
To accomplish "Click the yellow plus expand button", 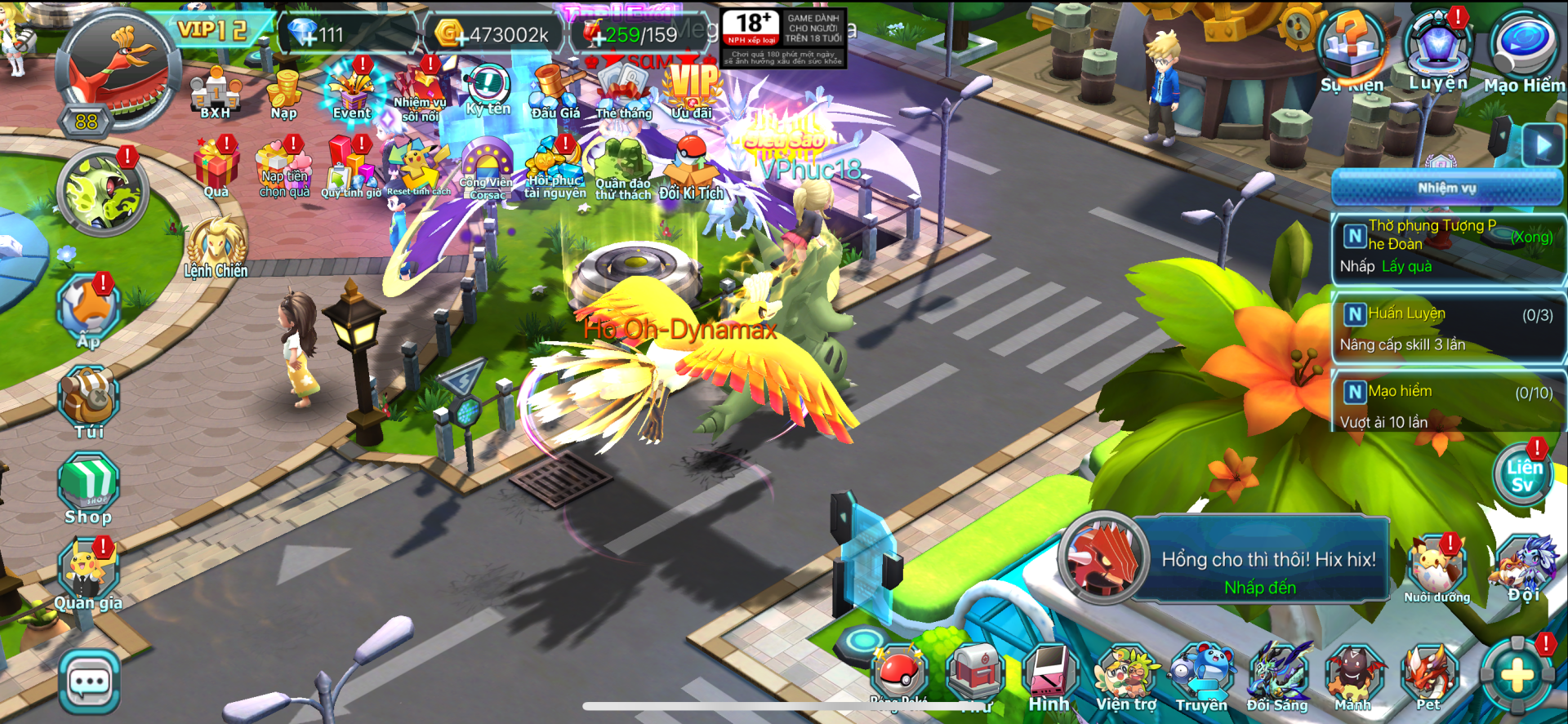I will [x=1517, y=676].
